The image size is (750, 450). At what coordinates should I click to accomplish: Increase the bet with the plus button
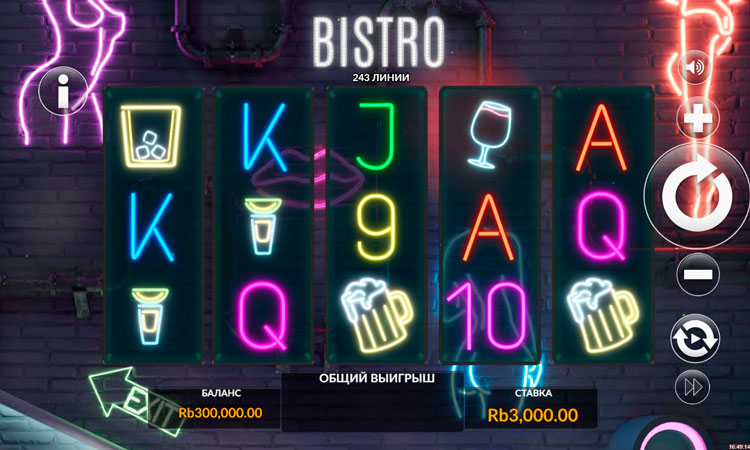tap(698, 120)
